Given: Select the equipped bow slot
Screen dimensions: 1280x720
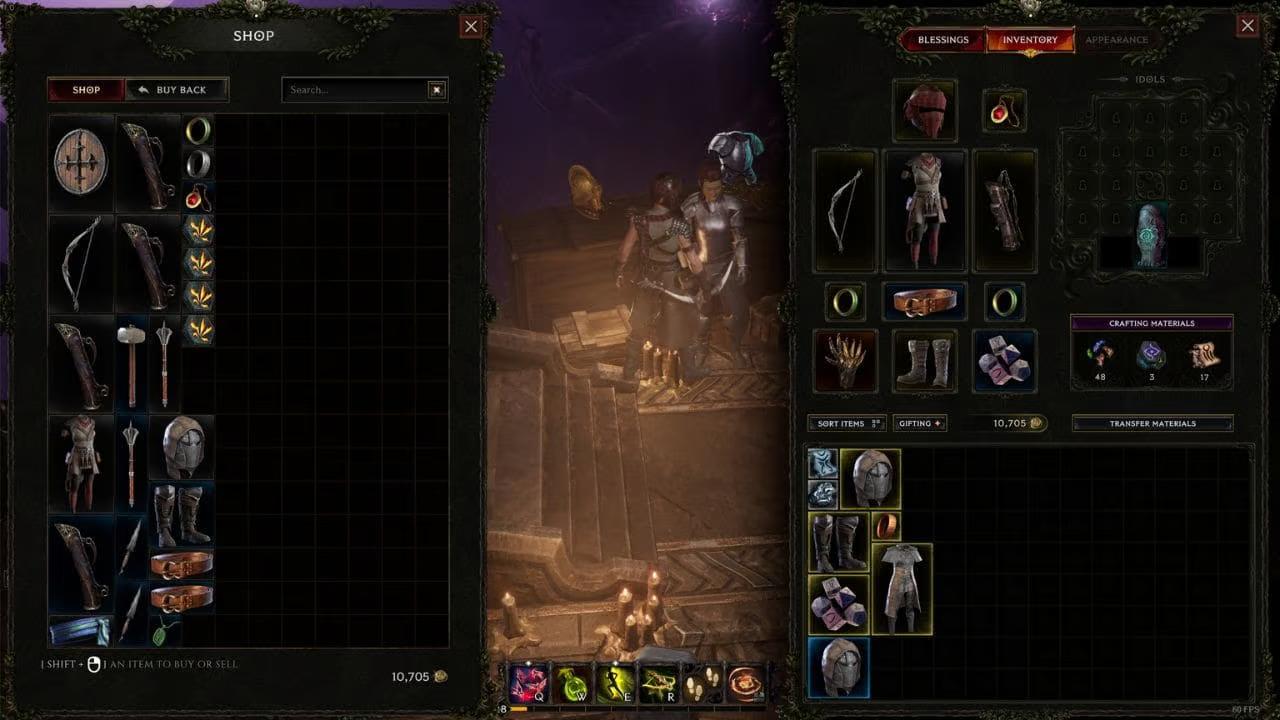Looking at the screenshot, I should (845, 211).
